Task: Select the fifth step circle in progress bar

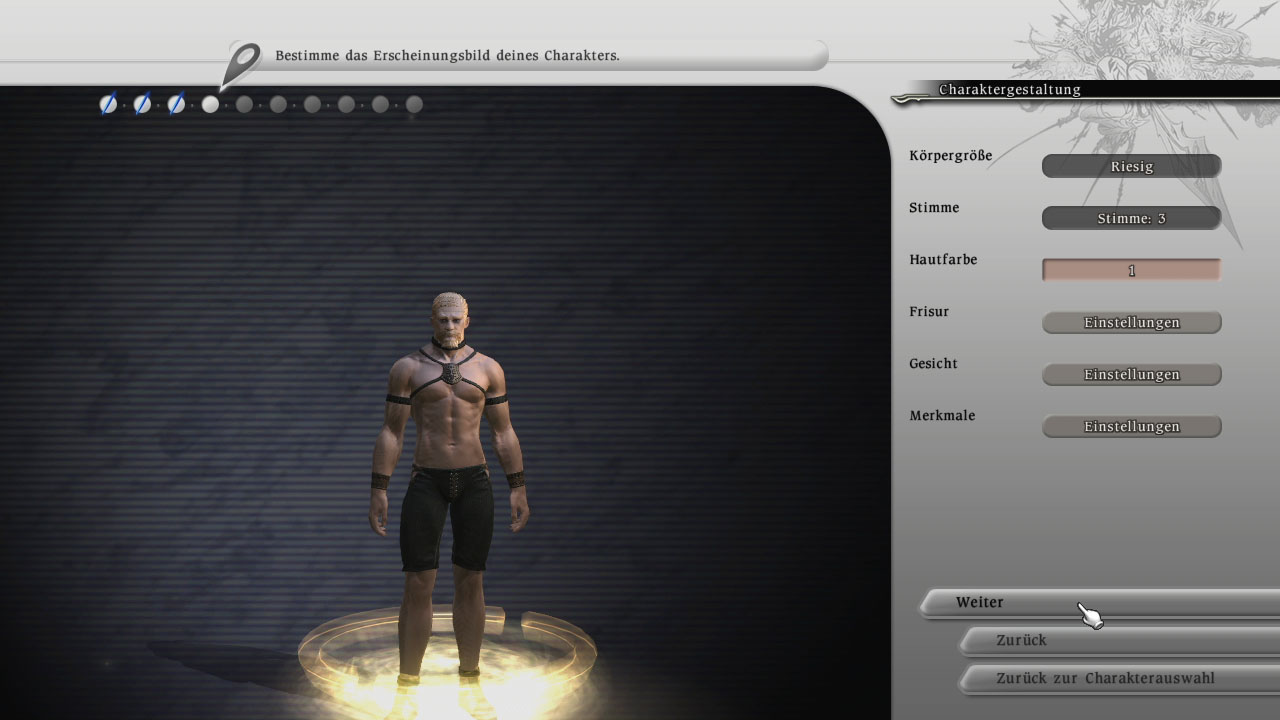Action: pyautogui.click(x=245, y=104)
